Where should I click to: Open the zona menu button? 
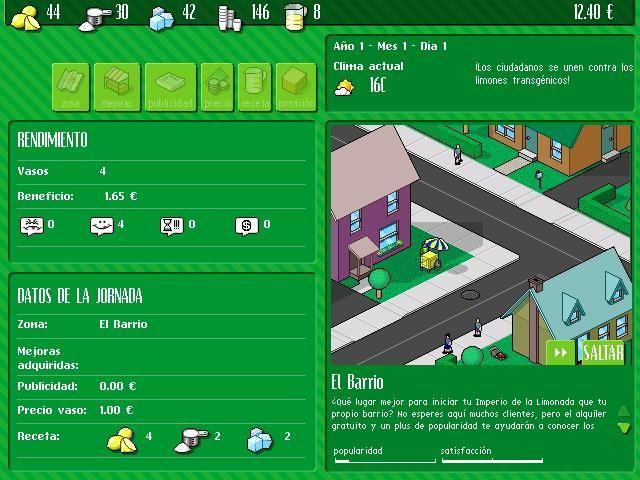tap(70, 86)
